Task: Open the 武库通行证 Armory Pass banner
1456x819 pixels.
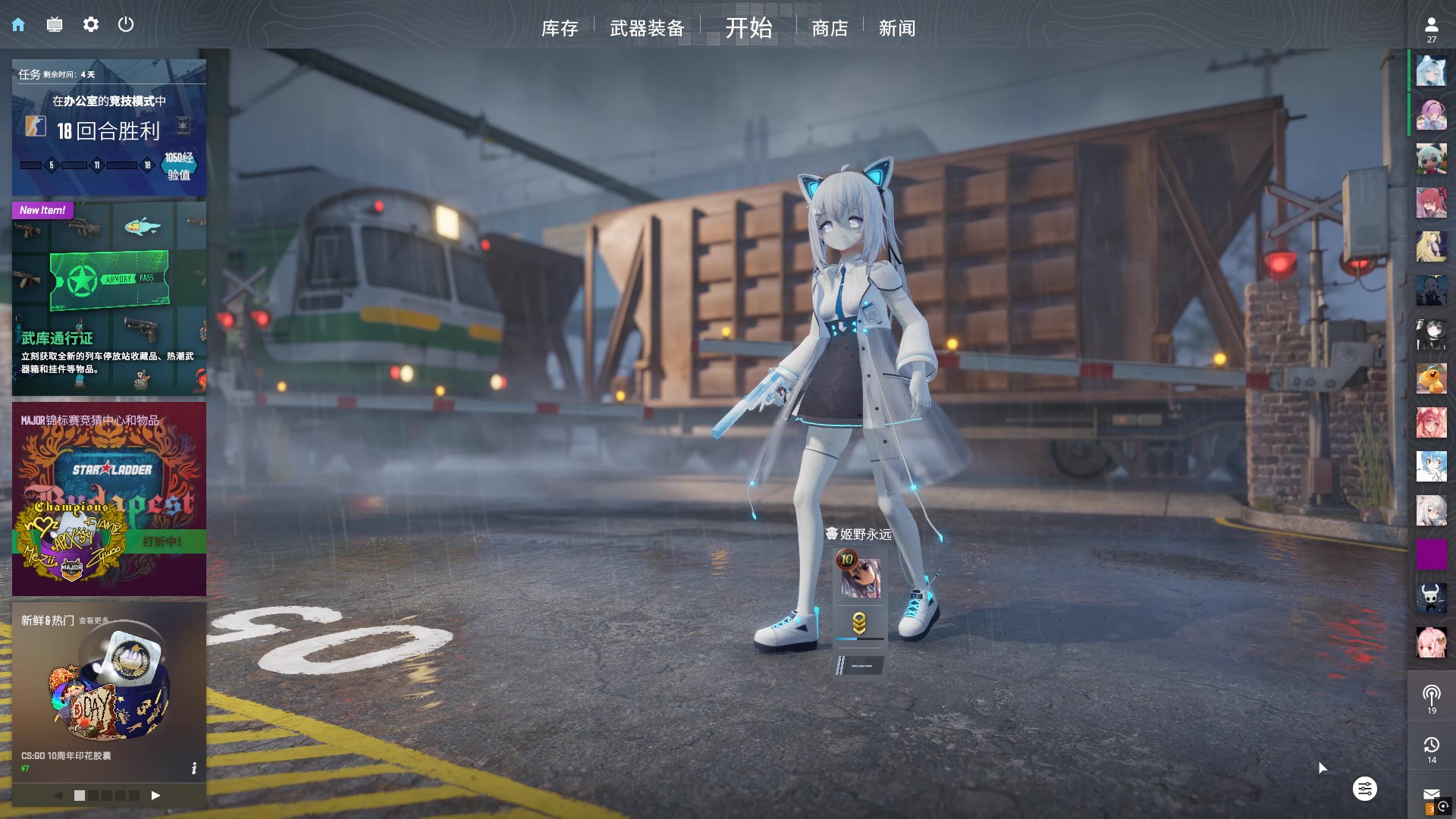Action: point(109,298)
